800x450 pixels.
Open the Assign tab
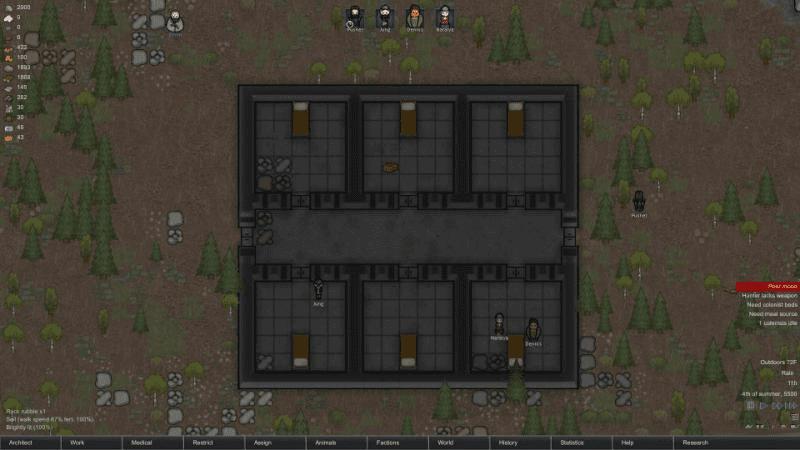click(274, 442)
